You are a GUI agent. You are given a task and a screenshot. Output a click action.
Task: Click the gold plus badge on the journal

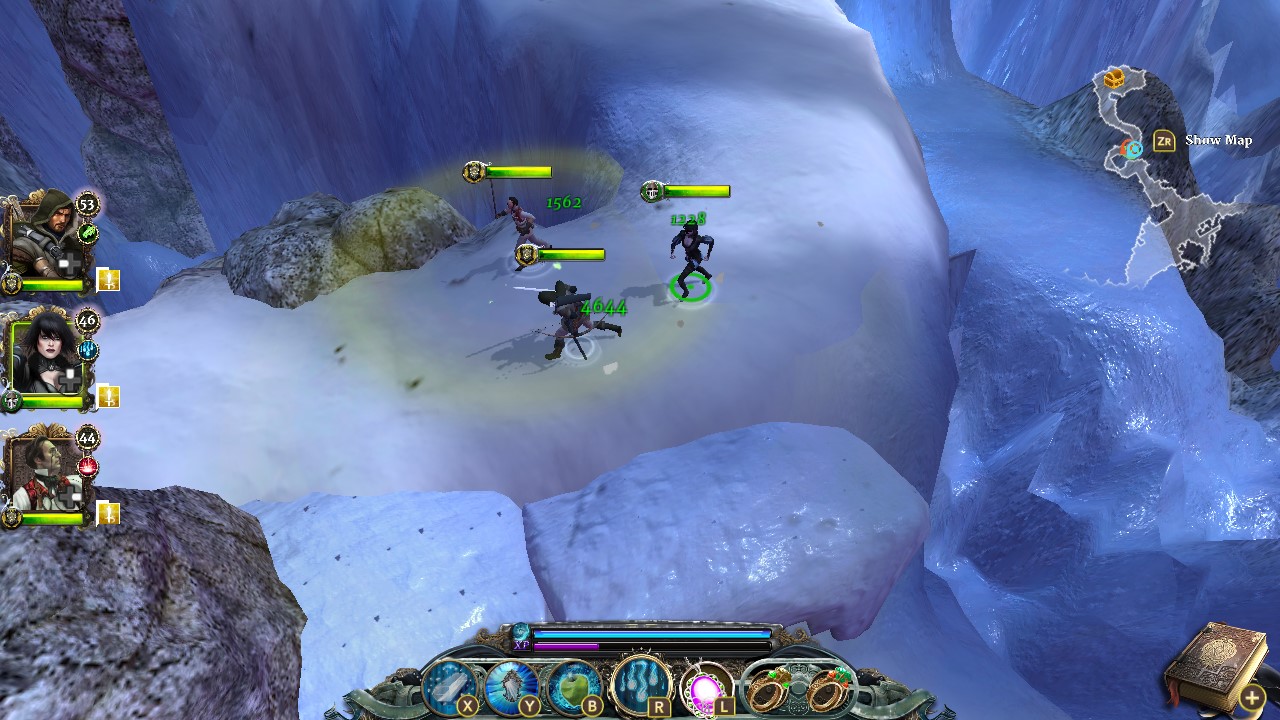[x=1250, y=697]
